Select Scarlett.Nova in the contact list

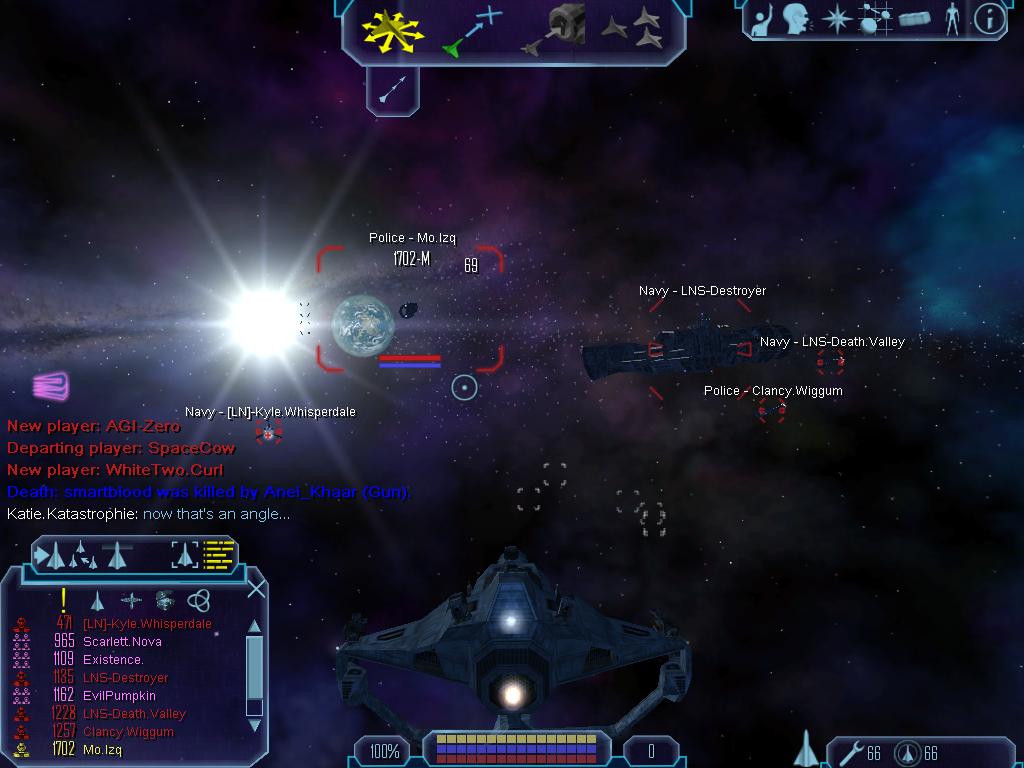[x=121, y=642]
